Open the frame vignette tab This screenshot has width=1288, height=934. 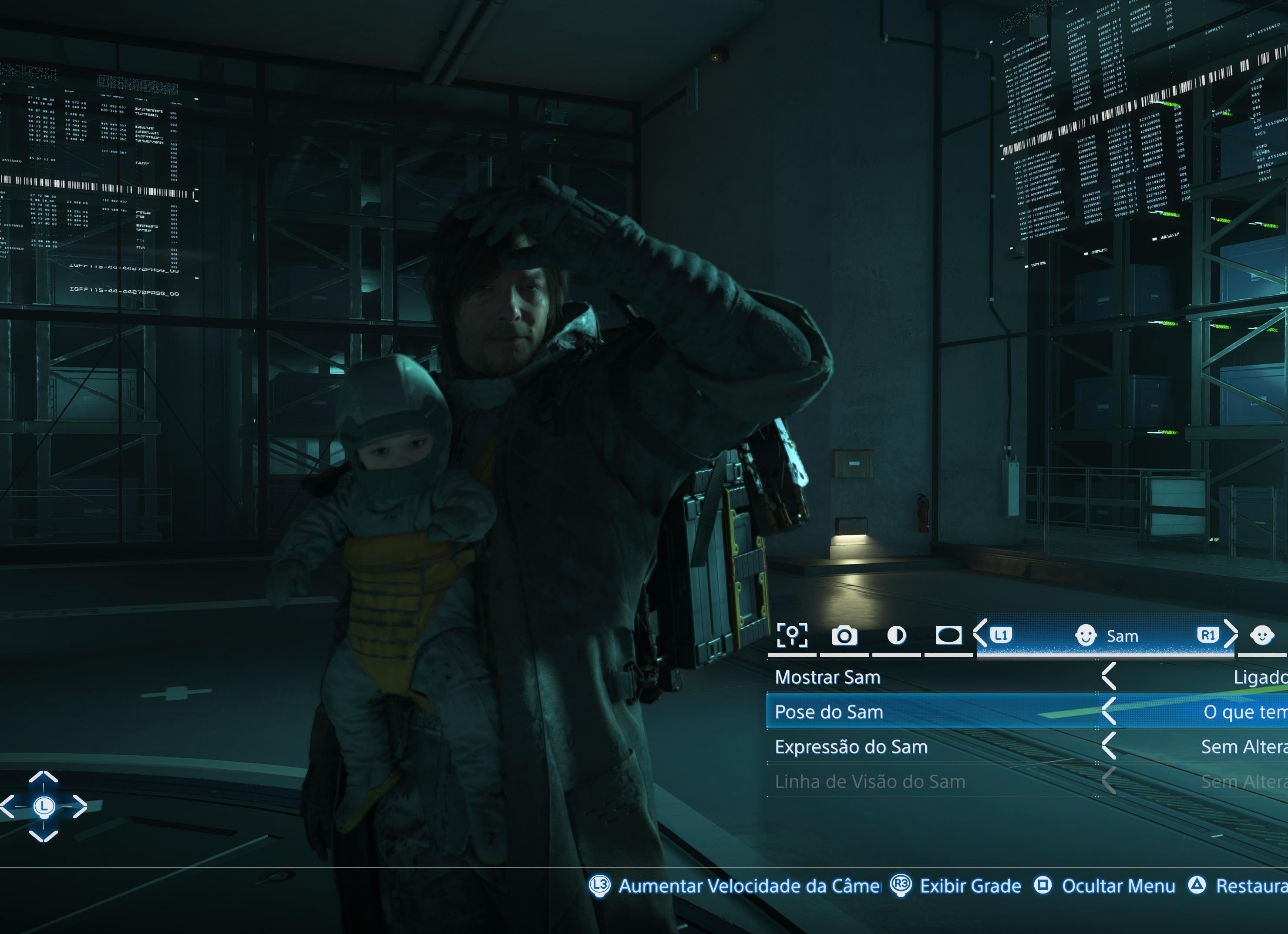(x=948, y=635)
